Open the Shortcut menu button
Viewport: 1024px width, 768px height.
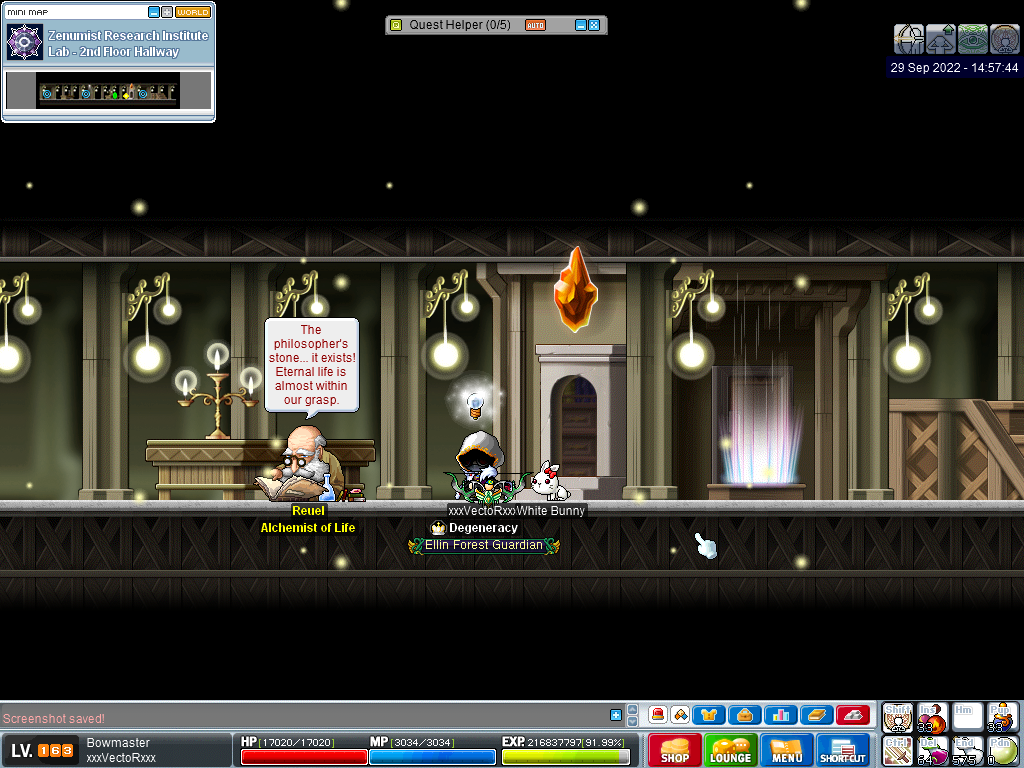843,750
